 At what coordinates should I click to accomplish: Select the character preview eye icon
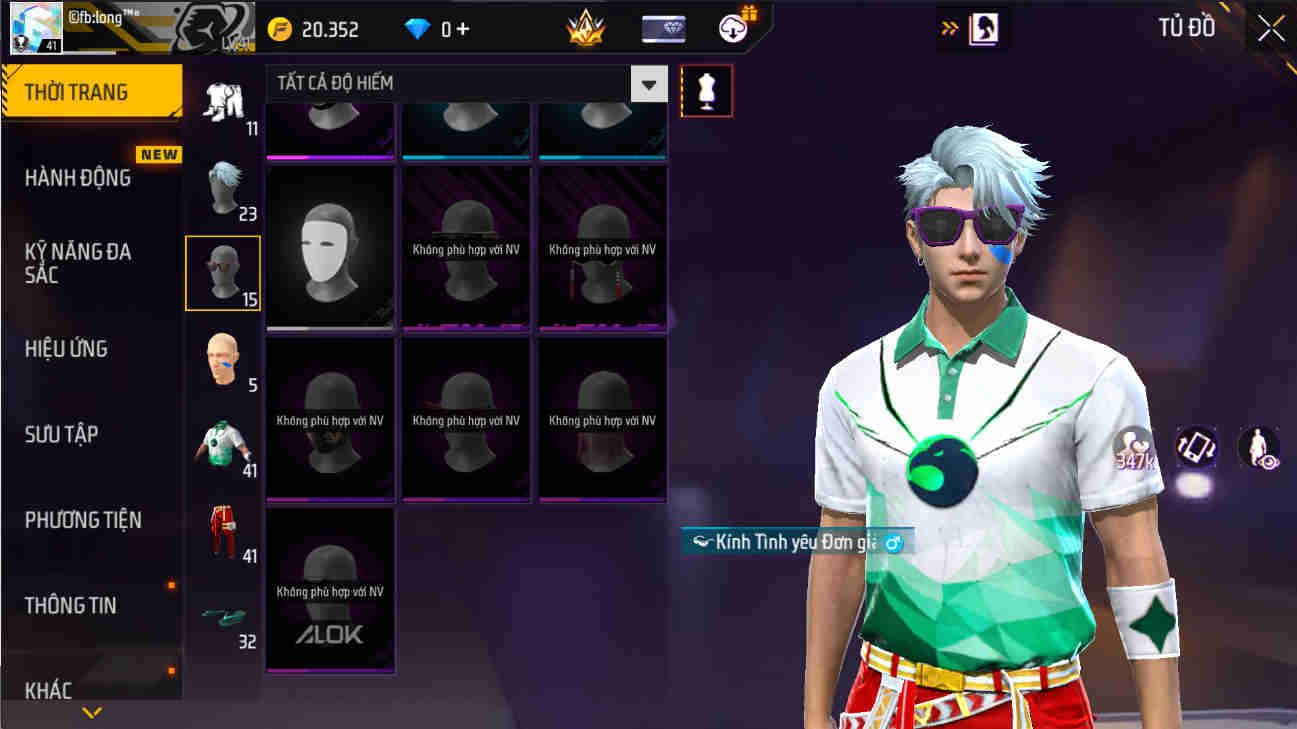1258,449
